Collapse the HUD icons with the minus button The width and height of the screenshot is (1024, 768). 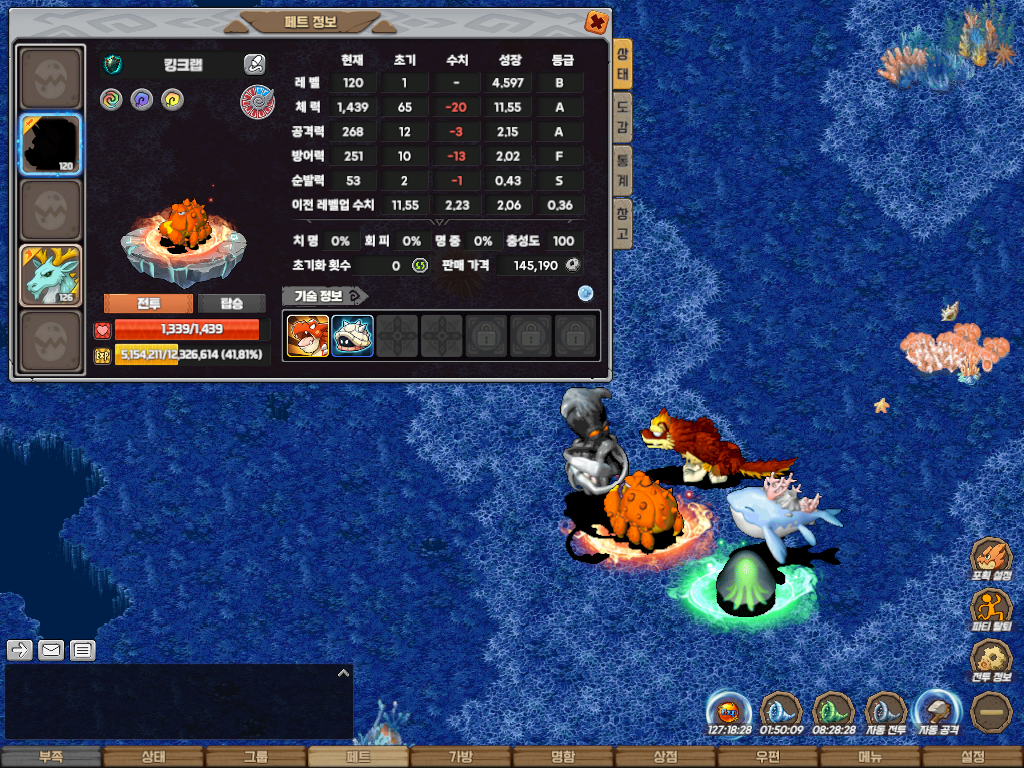pyautogui.click(x=992, y=711)
